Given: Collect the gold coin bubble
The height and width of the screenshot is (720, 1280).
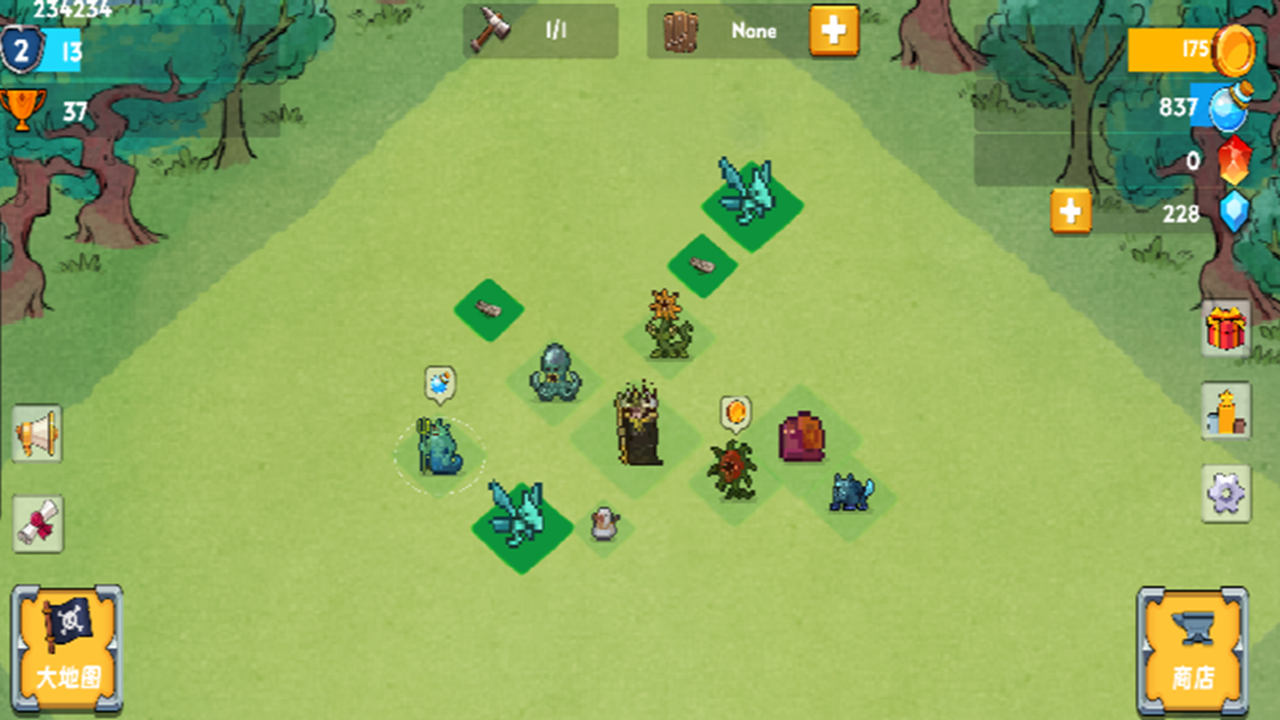Looking at the screenshot, I should (735, 412).
